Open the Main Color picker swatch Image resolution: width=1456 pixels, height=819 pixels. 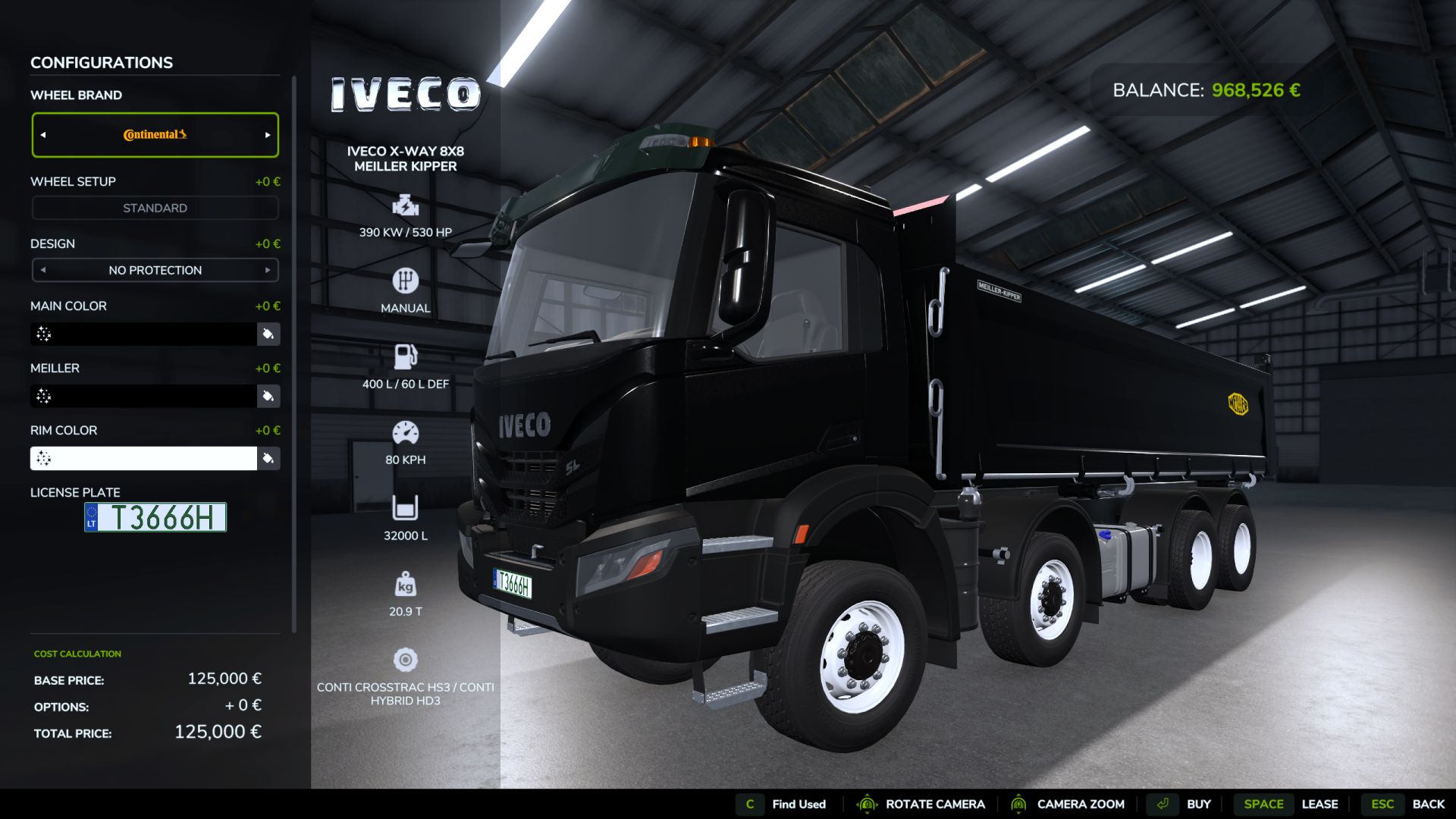tap(143, 334)
